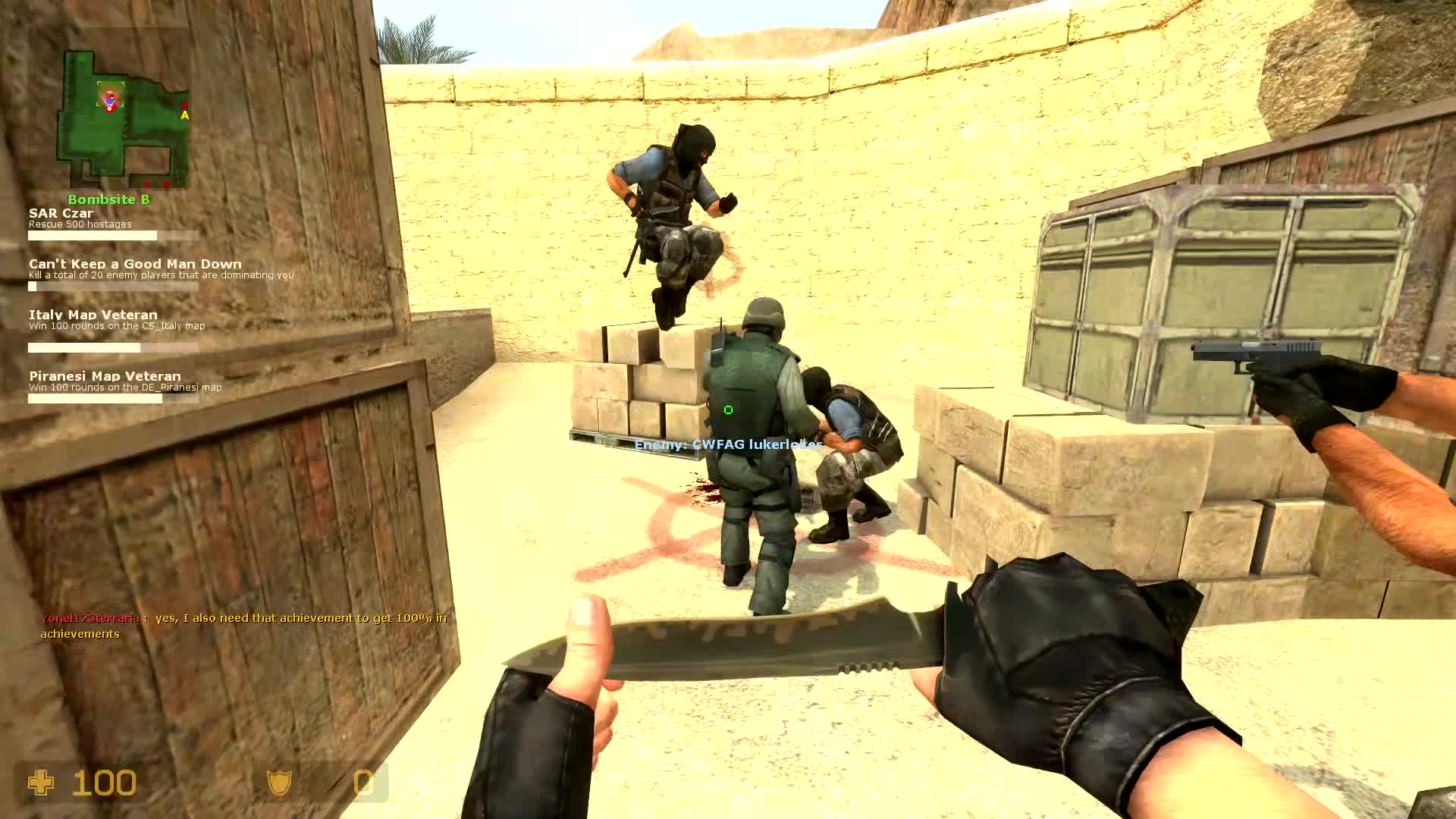Click the health cross icon
The image size is (1456, 819).
pos(42,782)
